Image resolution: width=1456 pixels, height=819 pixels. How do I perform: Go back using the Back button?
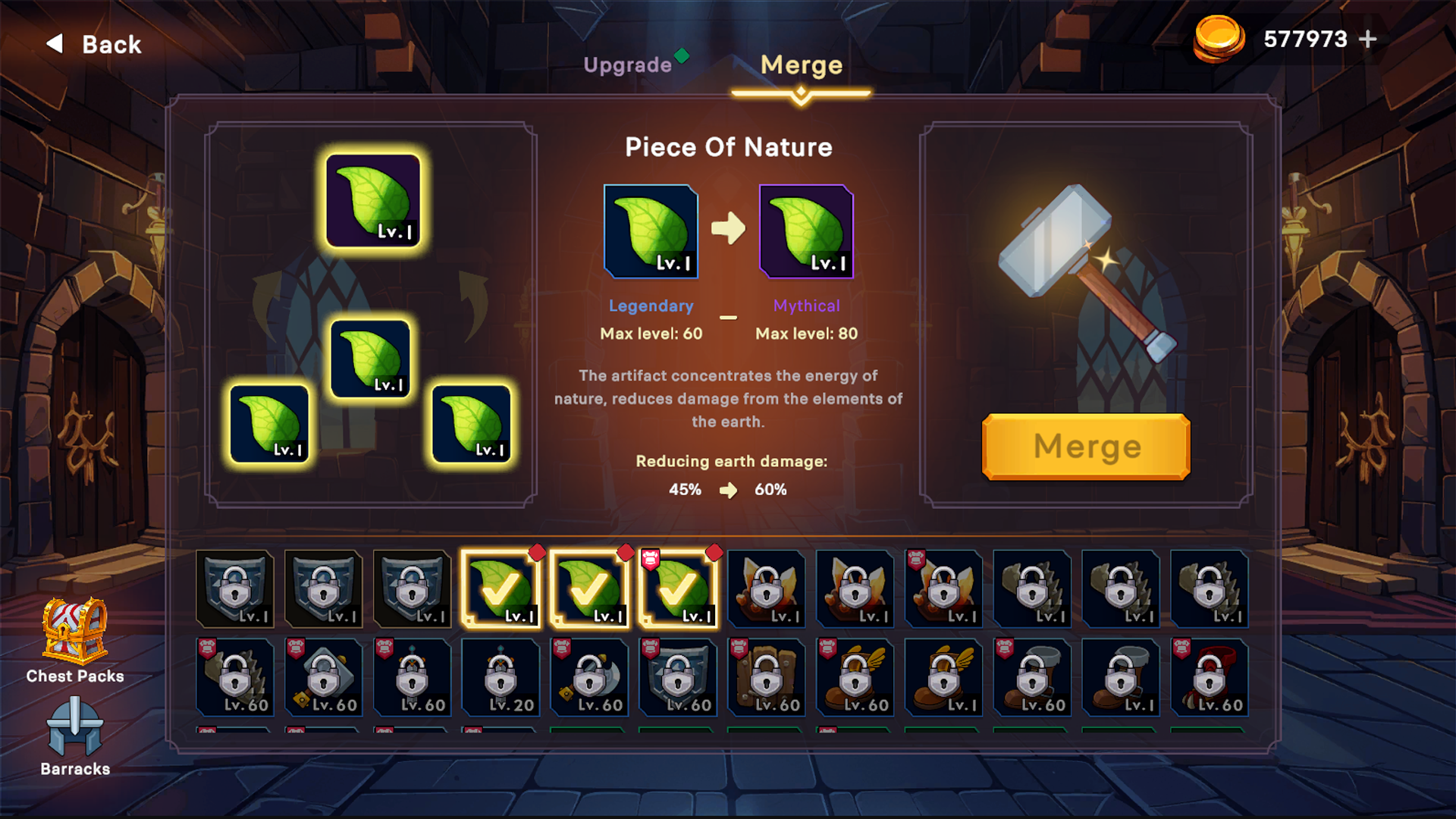pos(95,44)
